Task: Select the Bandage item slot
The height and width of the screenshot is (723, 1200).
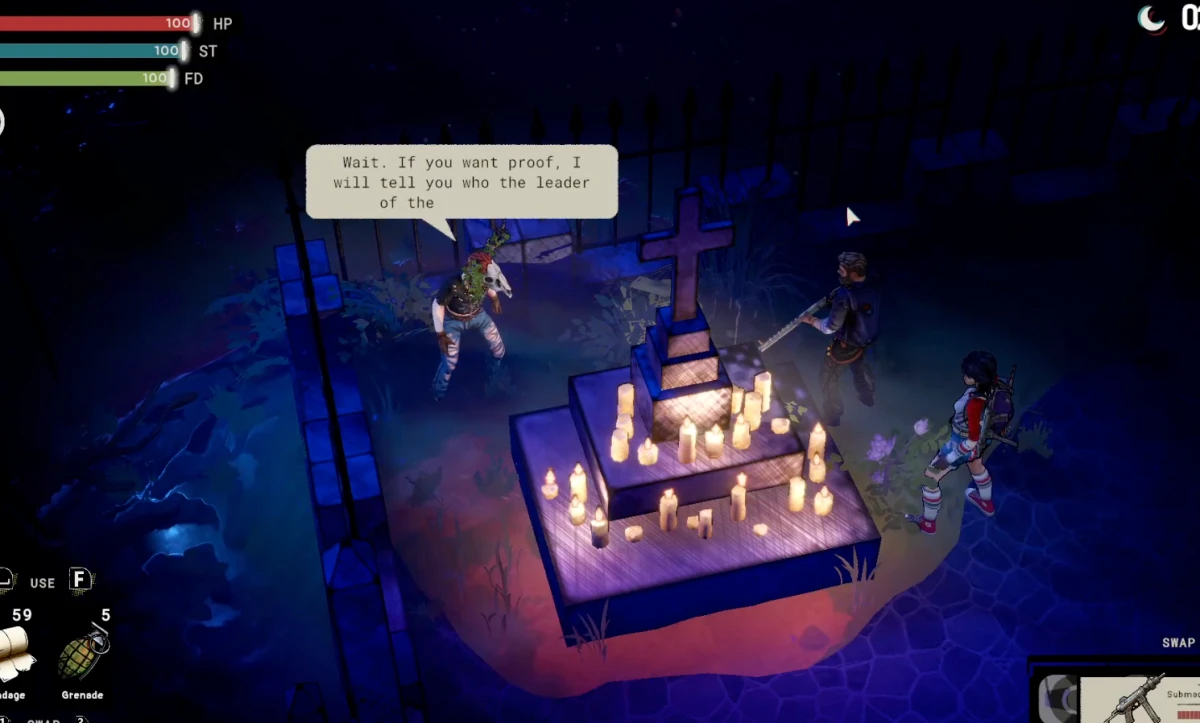Action: point(18,655)
